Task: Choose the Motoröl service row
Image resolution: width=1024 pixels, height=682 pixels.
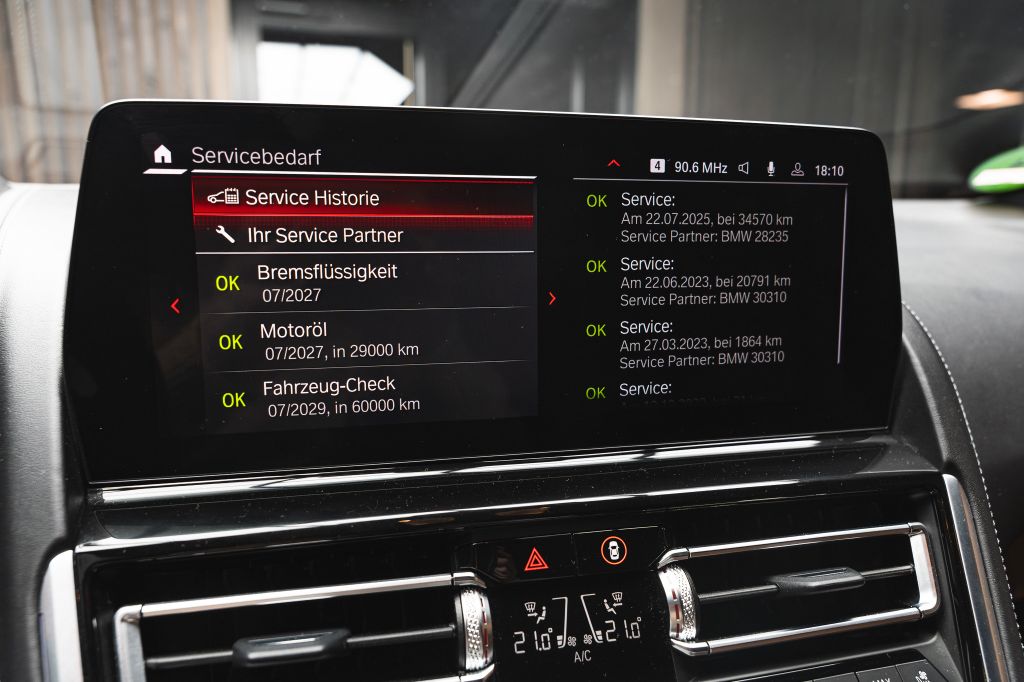Action: click(x=363, y=339)
